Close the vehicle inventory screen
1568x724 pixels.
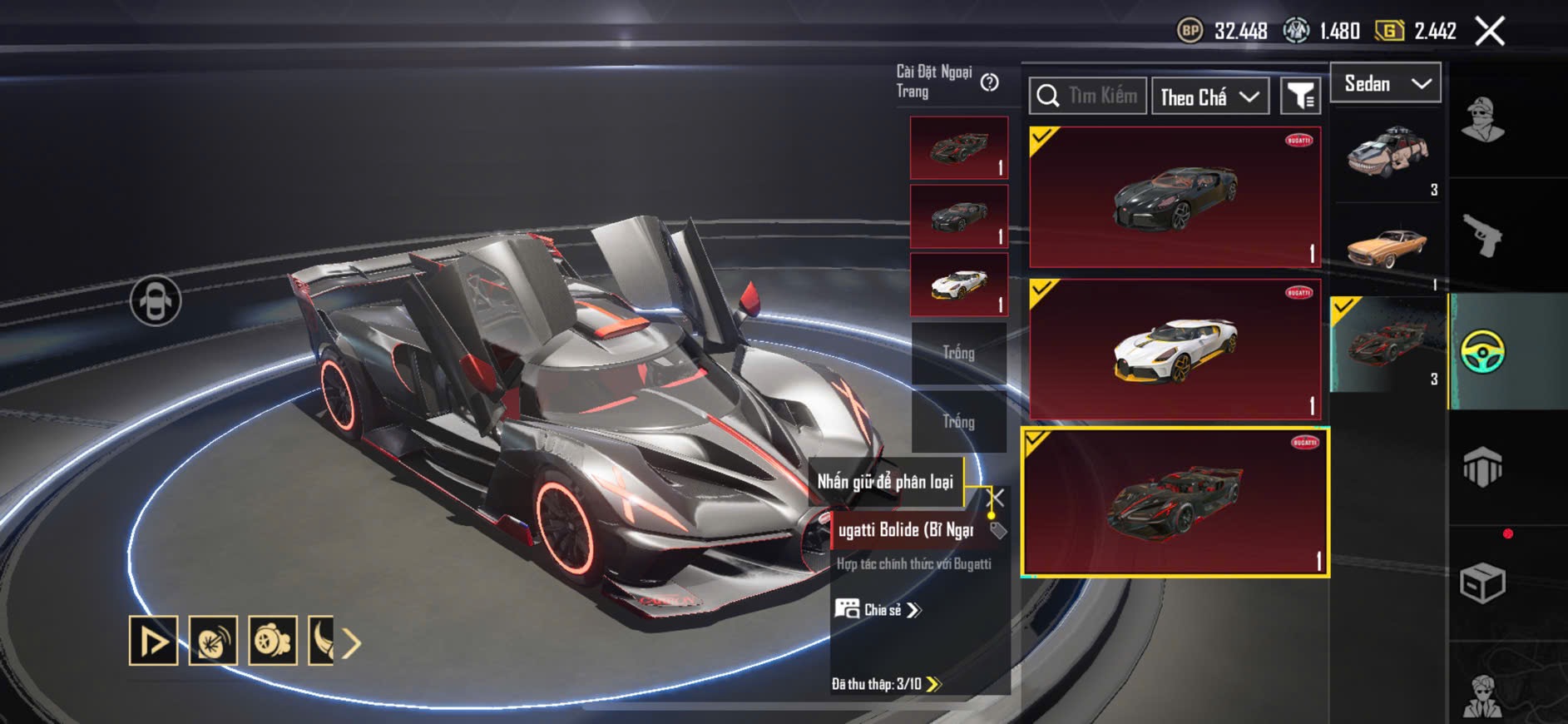tap(1489, 32)
